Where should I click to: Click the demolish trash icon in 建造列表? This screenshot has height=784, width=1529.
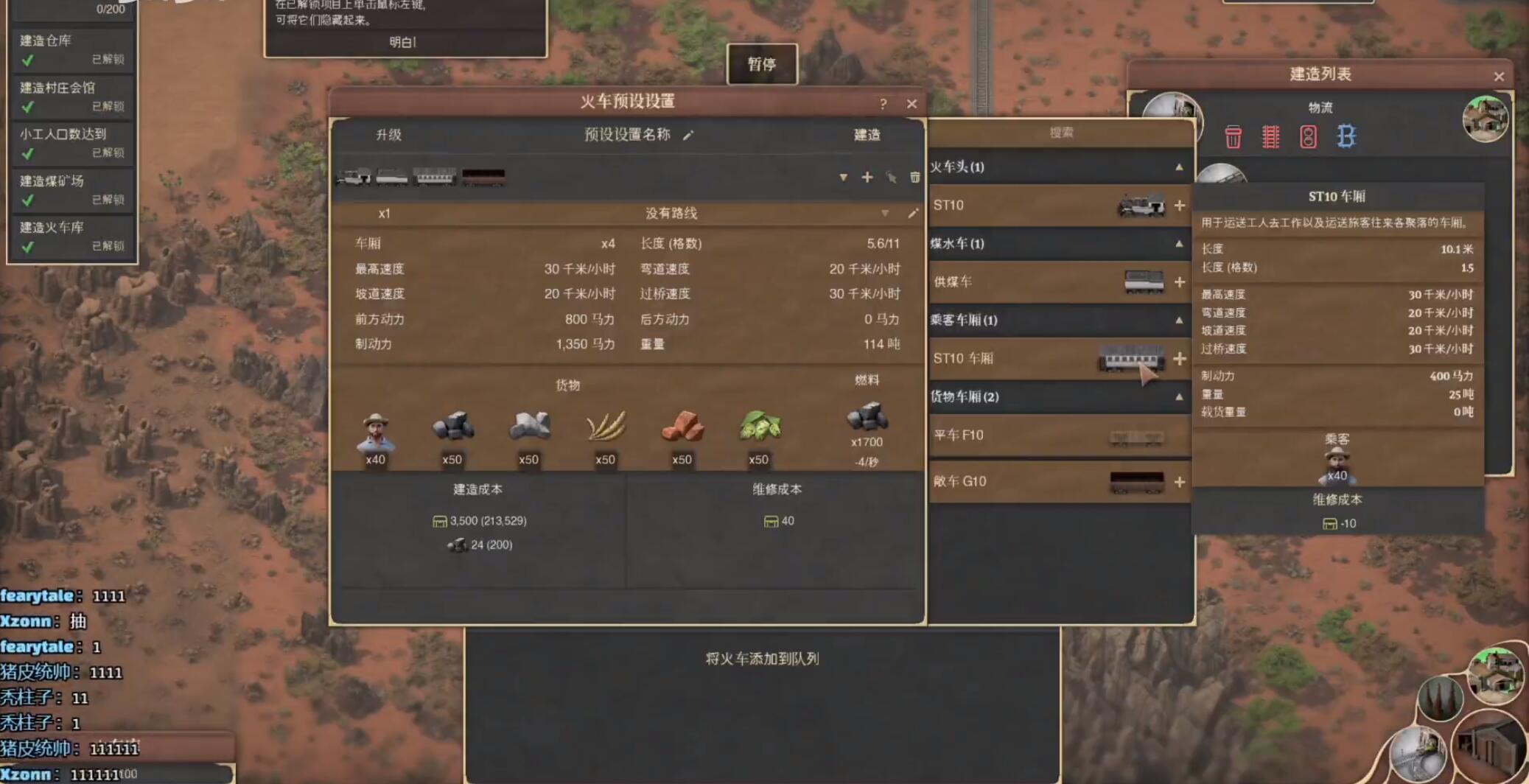pos(1233,137)
